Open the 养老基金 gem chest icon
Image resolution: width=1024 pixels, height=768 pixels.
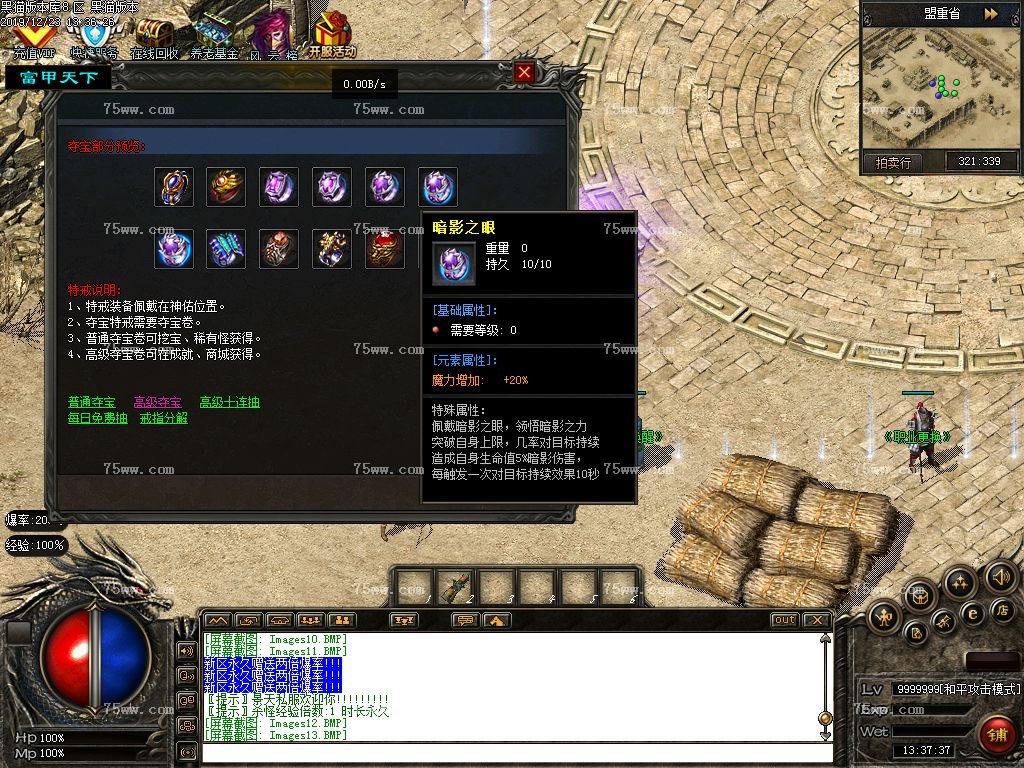click(x=214, y=39)
